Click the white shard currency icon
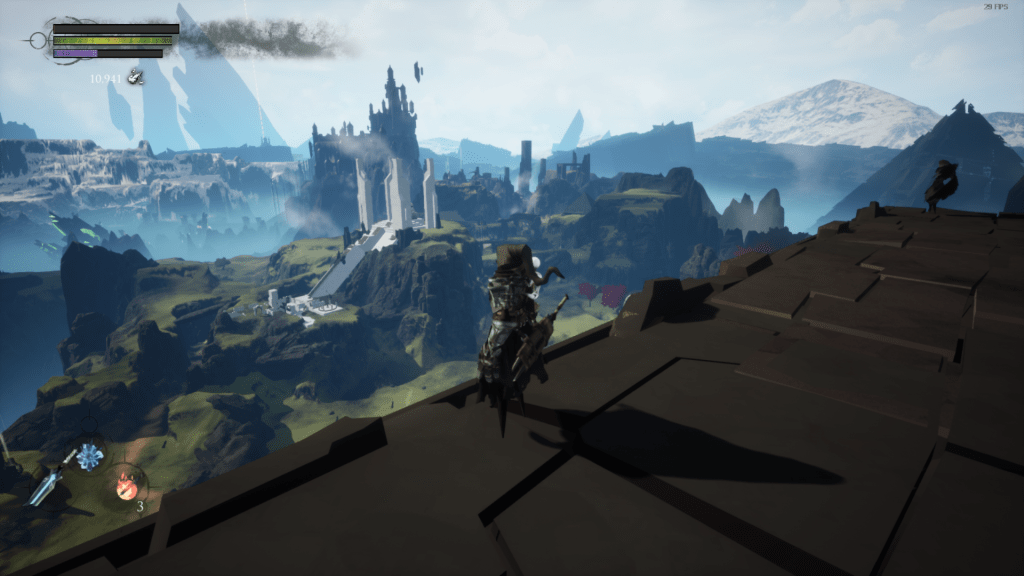The height and width of the screenshot is (576, 1024). click(x=132, y=77)
